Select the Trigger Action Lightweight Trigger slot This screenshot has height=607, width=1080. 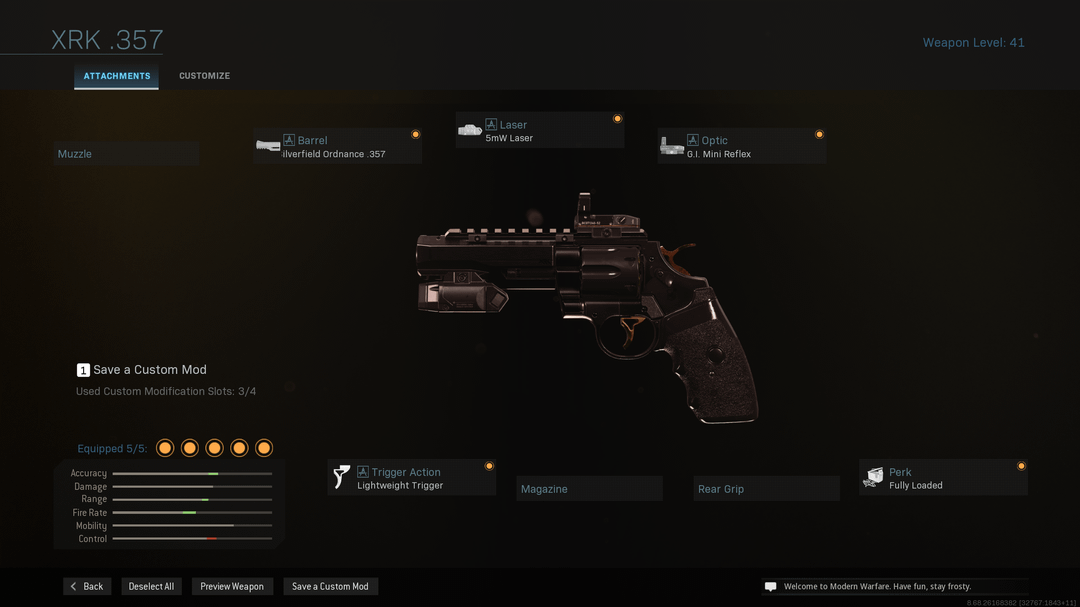point(412,478)
